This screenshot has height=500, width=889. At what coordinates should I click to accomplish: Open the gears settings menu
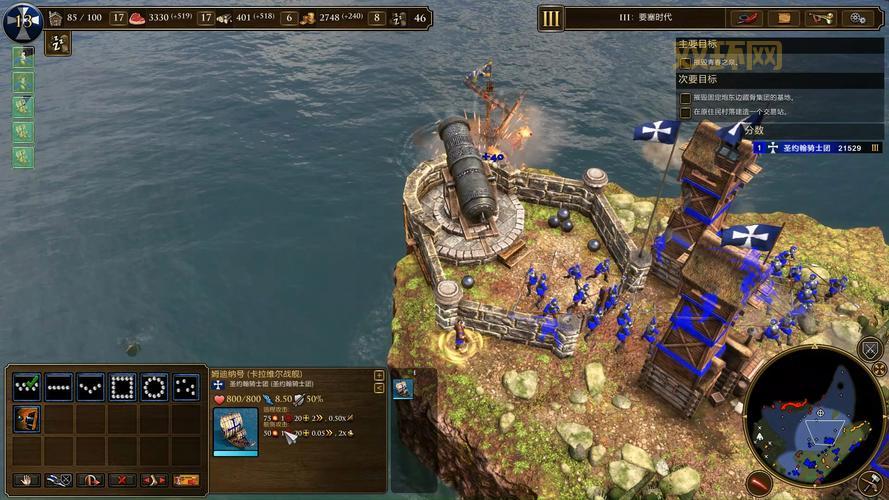[x=857, y=18]
